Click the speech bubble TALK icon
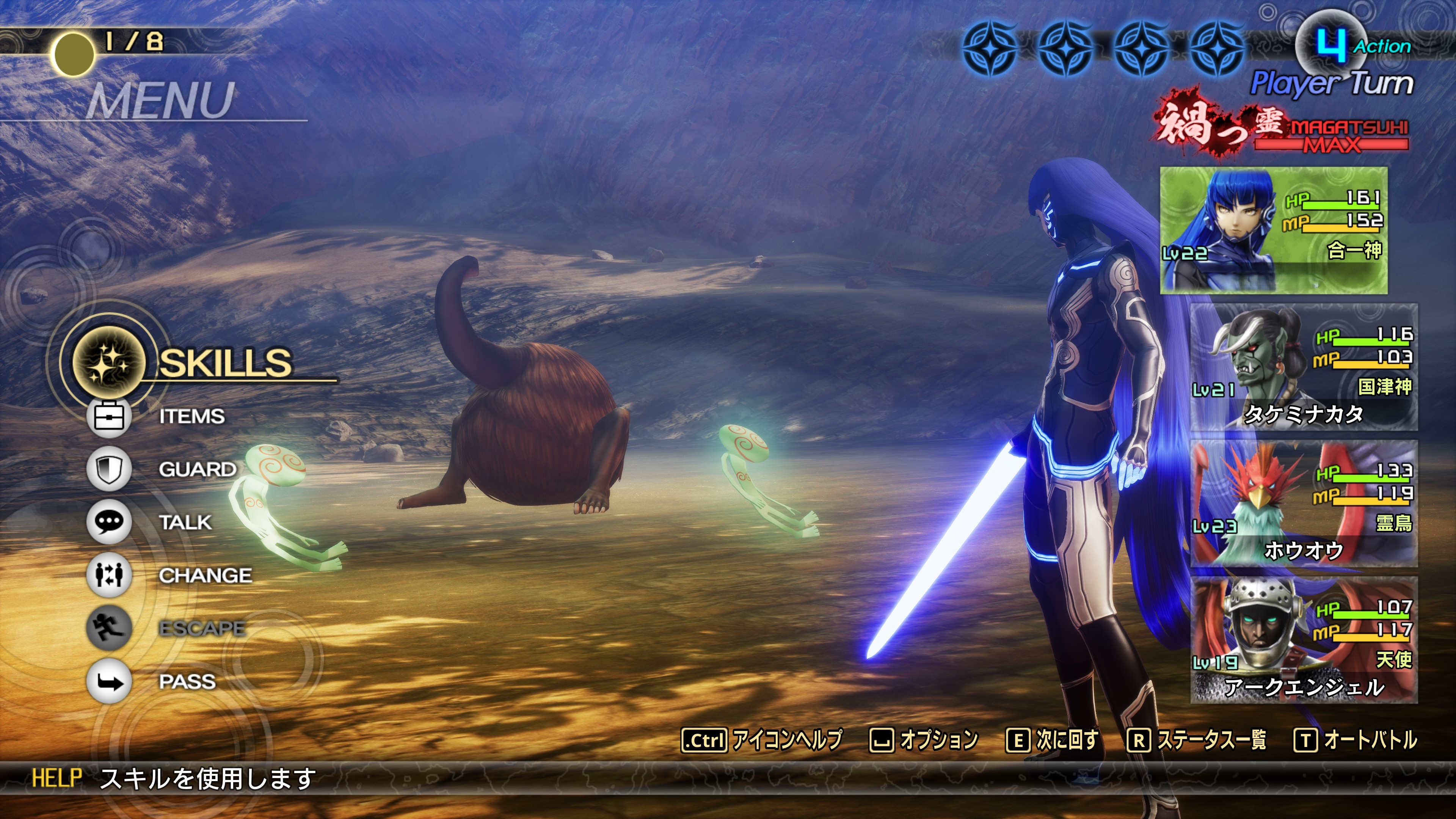 pos(109,522)
